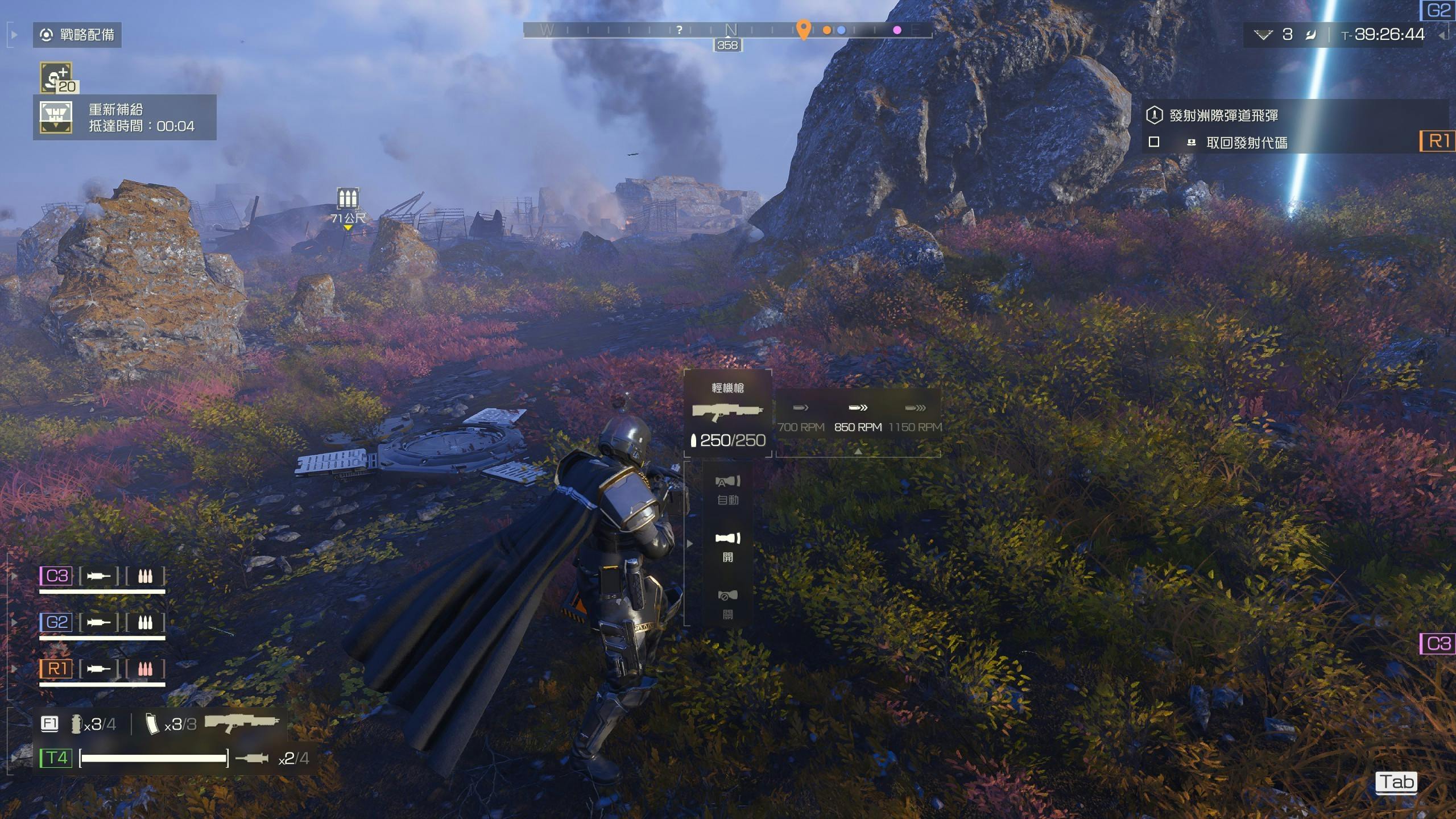Viewport: 1456px width, 819px height.
Task: Select the ammo supply waypoint marker
Action: (x=348, y=198)
